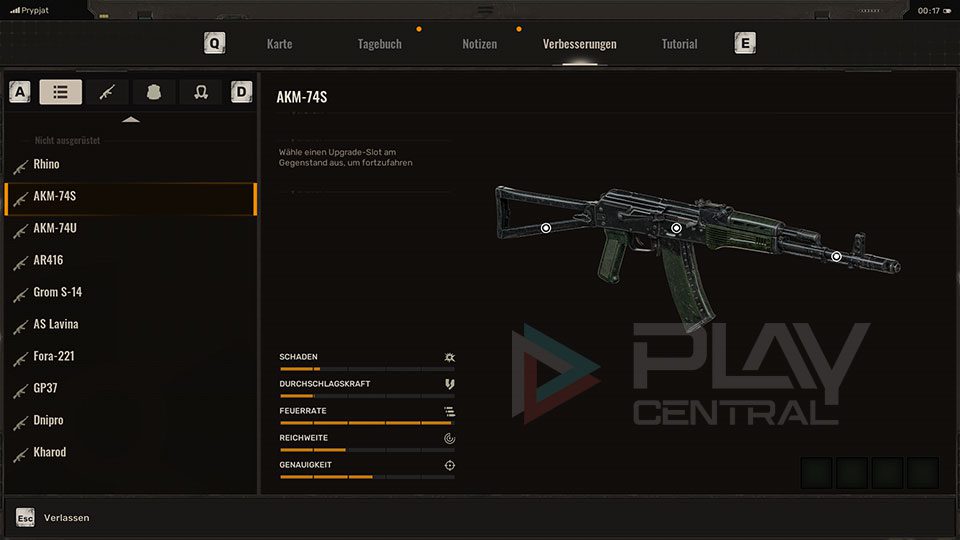Select the Verbesserungen tab
The image size is (960, 540).
tap(579, 44)
